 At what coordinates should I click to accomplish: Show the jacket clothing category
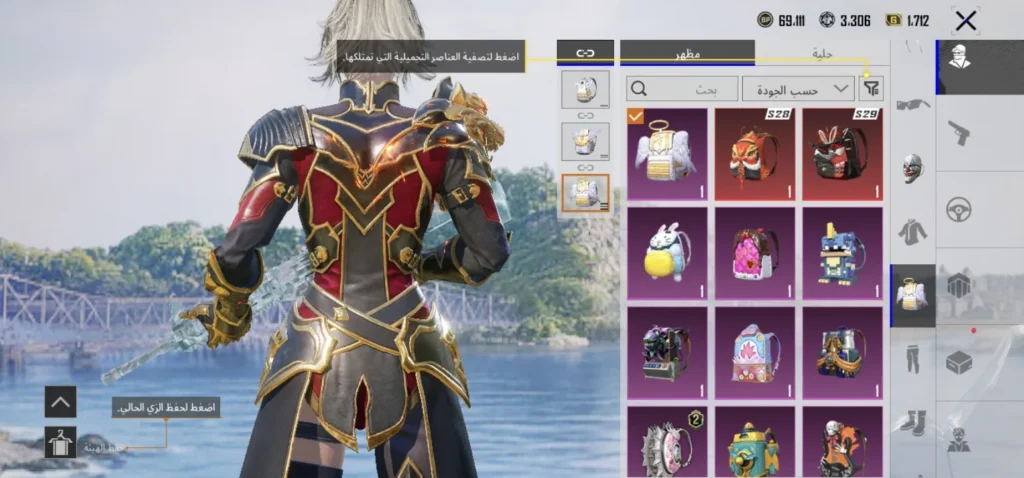[912, 232]
